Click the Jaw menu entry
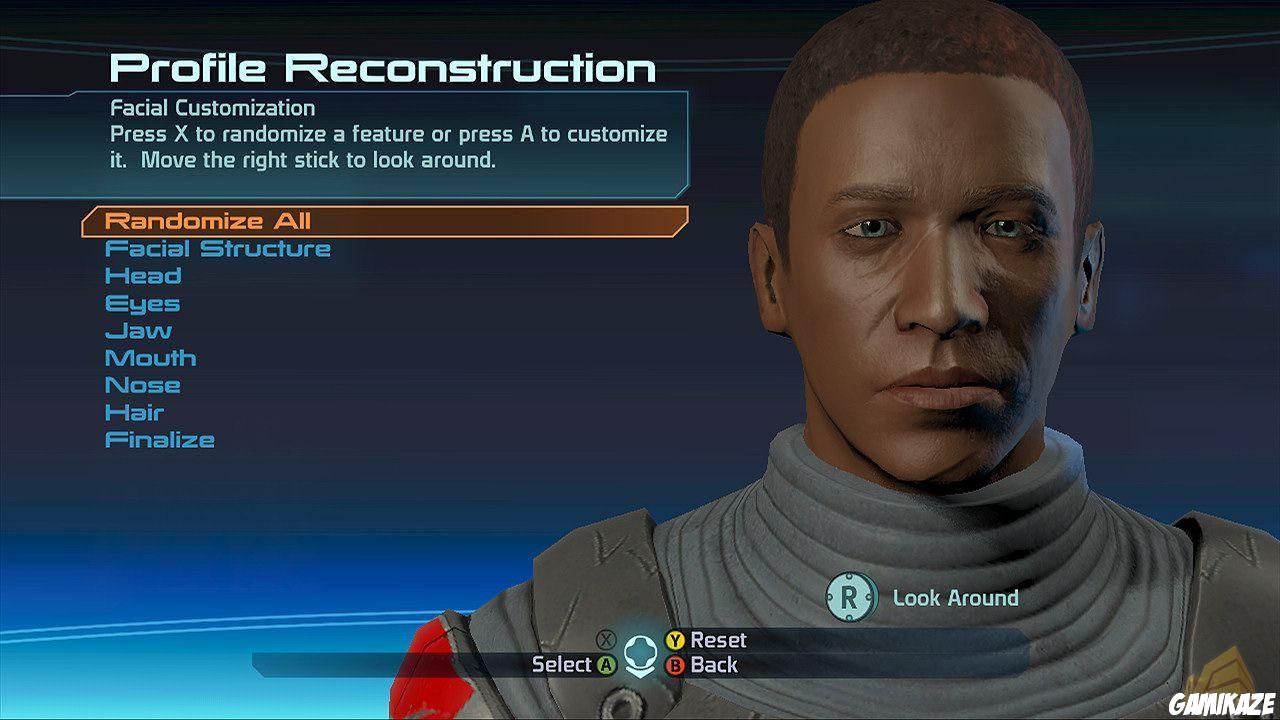 (139, 330)
